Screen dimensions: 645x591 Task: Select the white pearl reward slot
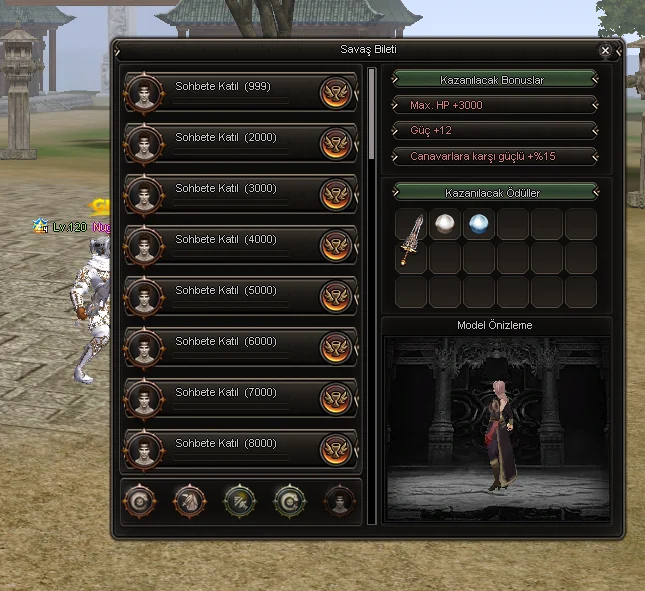point(445,224)
